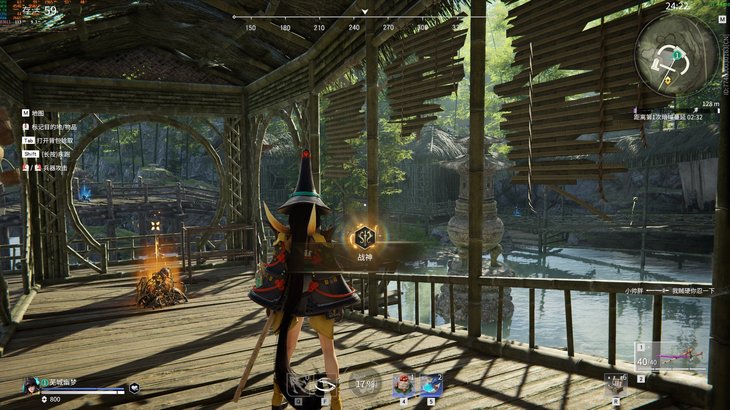
Task: Use the blue armor powder item slot
Action: click(431, 384)
